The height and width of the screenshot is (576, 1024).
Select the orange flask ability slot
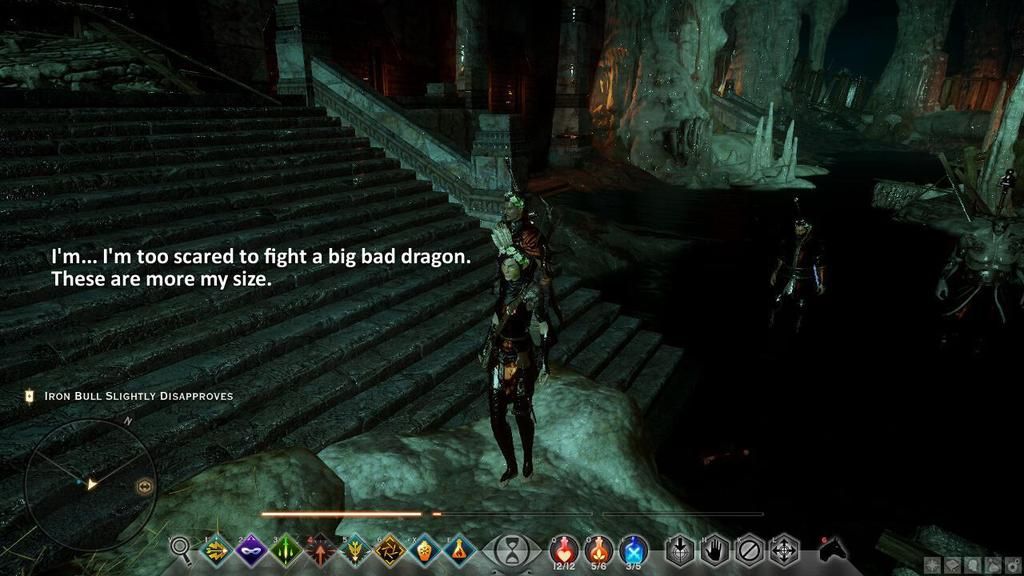458,549
